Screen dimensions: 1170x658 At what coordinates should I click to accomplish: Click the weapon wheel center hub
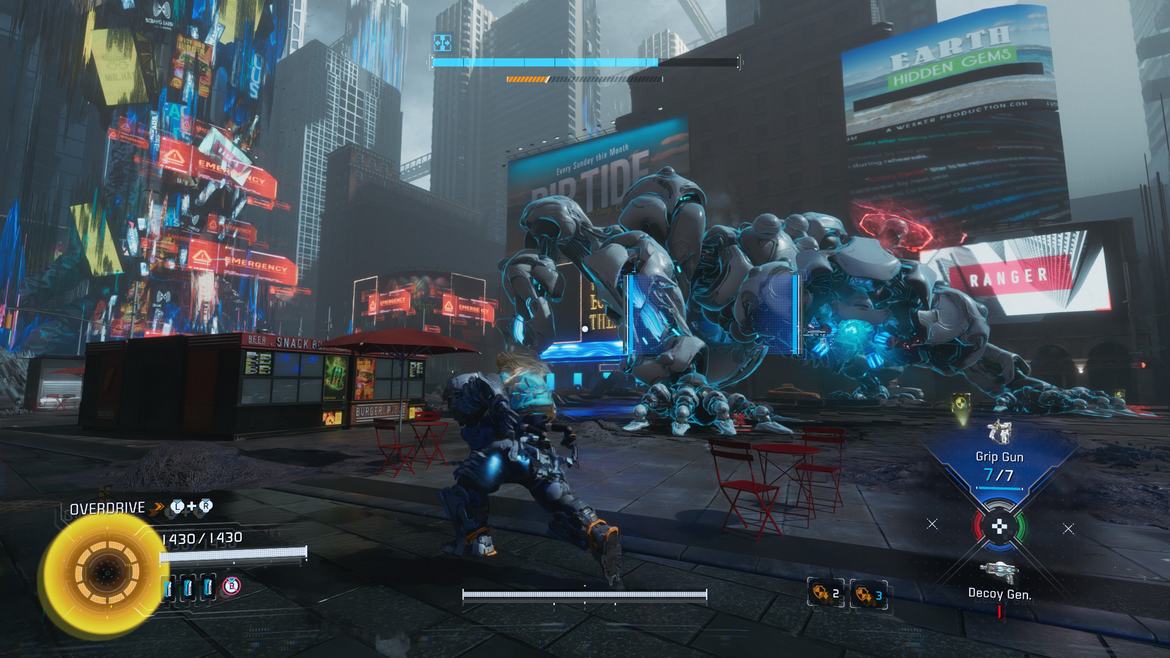[999, 525]
